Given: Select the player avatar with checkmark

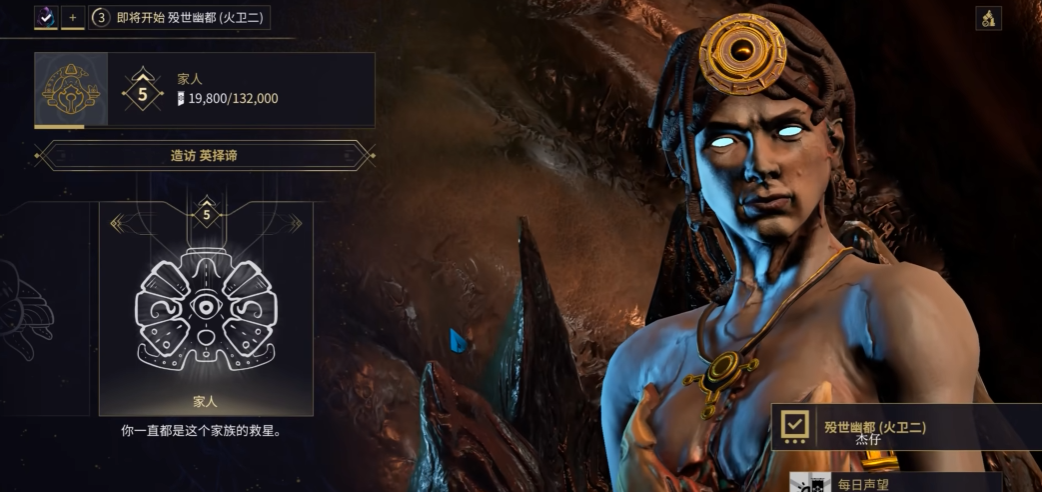Looking at the screenshot, I should 46,17.
